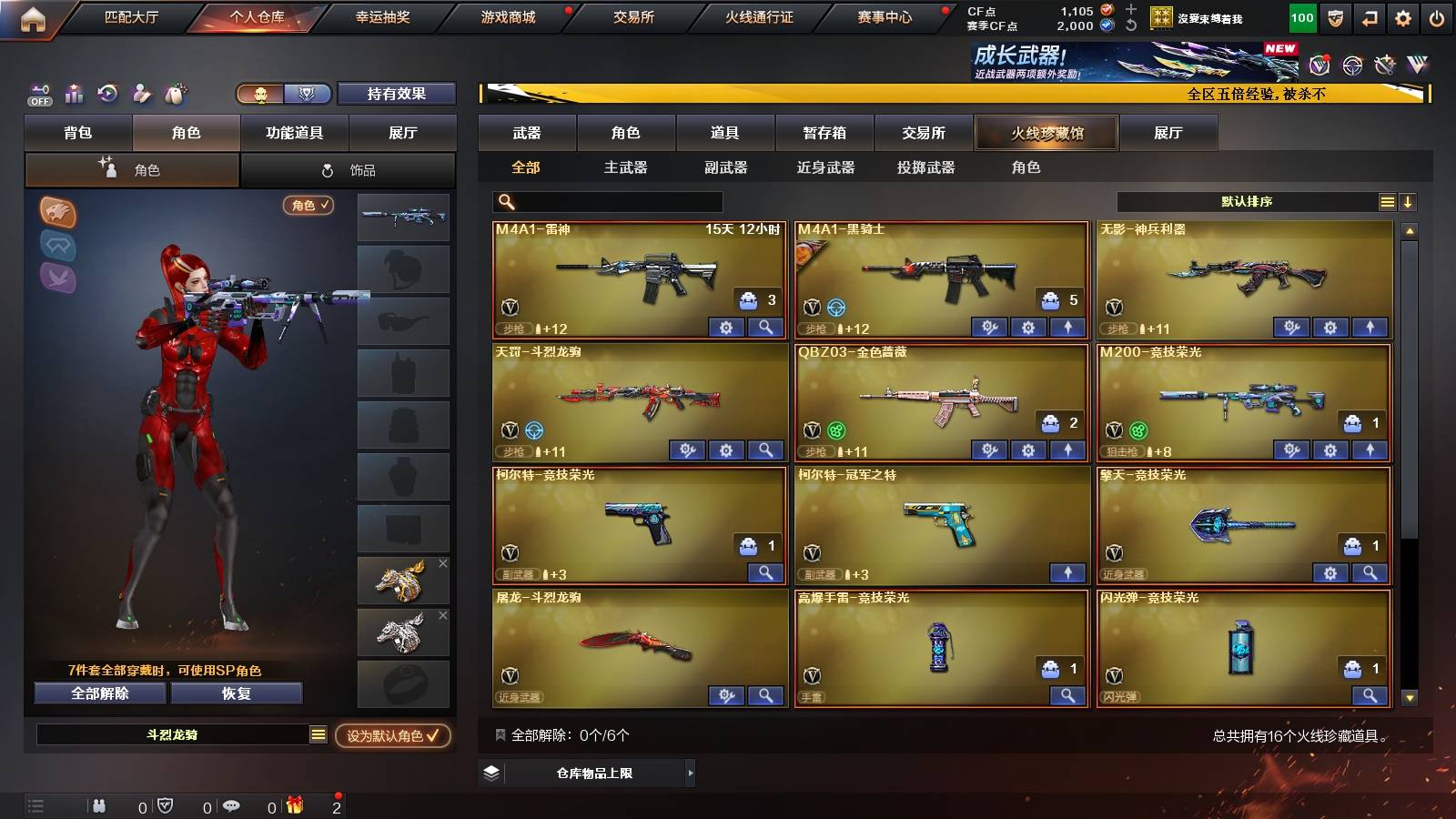Viewport: 1456px width, 819px height.
Task: Click the checkmark on the 角色 badge label
Action: coord(325,206)
